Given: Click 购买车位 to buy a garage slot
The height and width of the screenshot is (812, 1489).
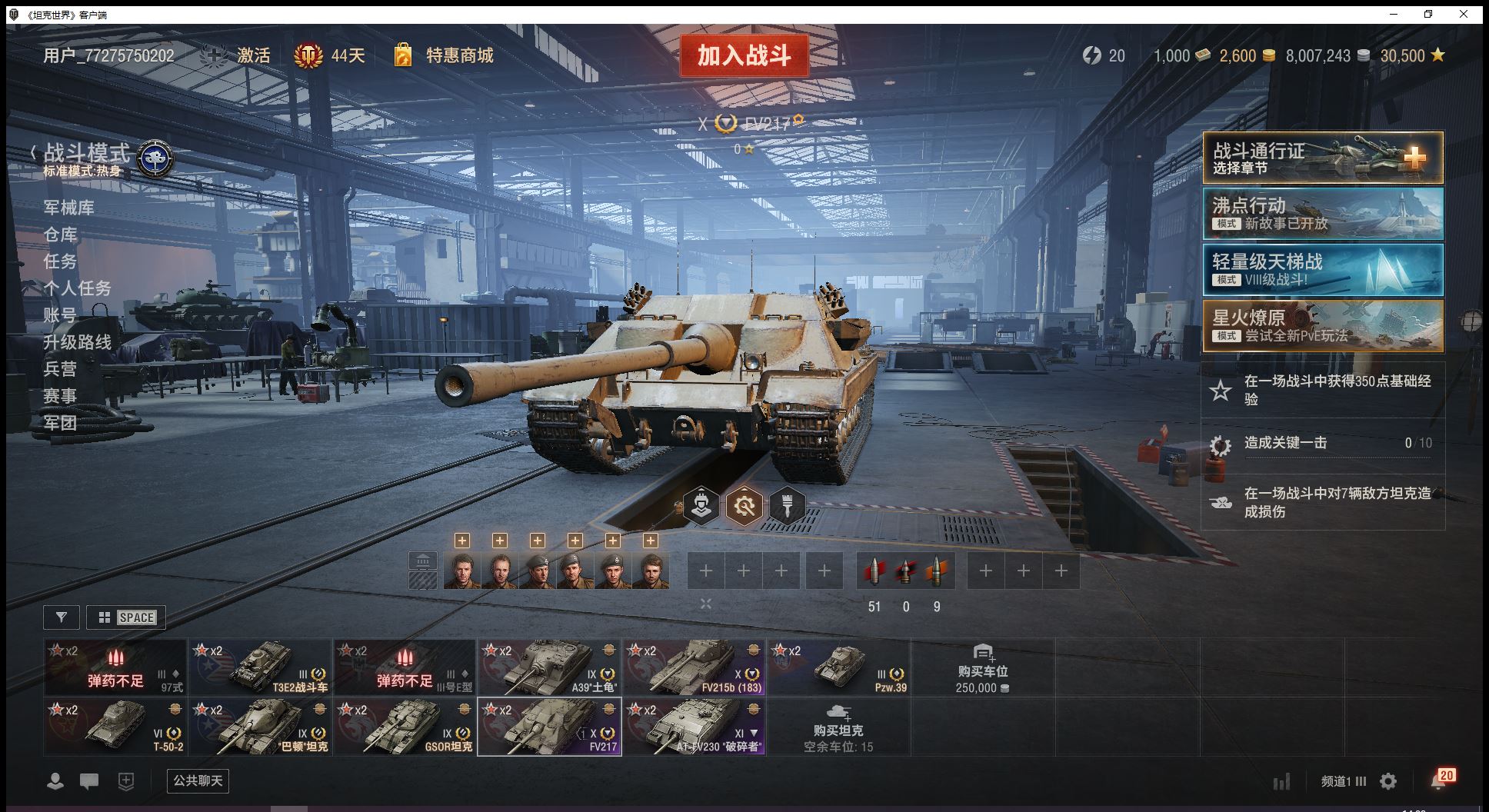Looking at the screenshot, I should (982, 667).
